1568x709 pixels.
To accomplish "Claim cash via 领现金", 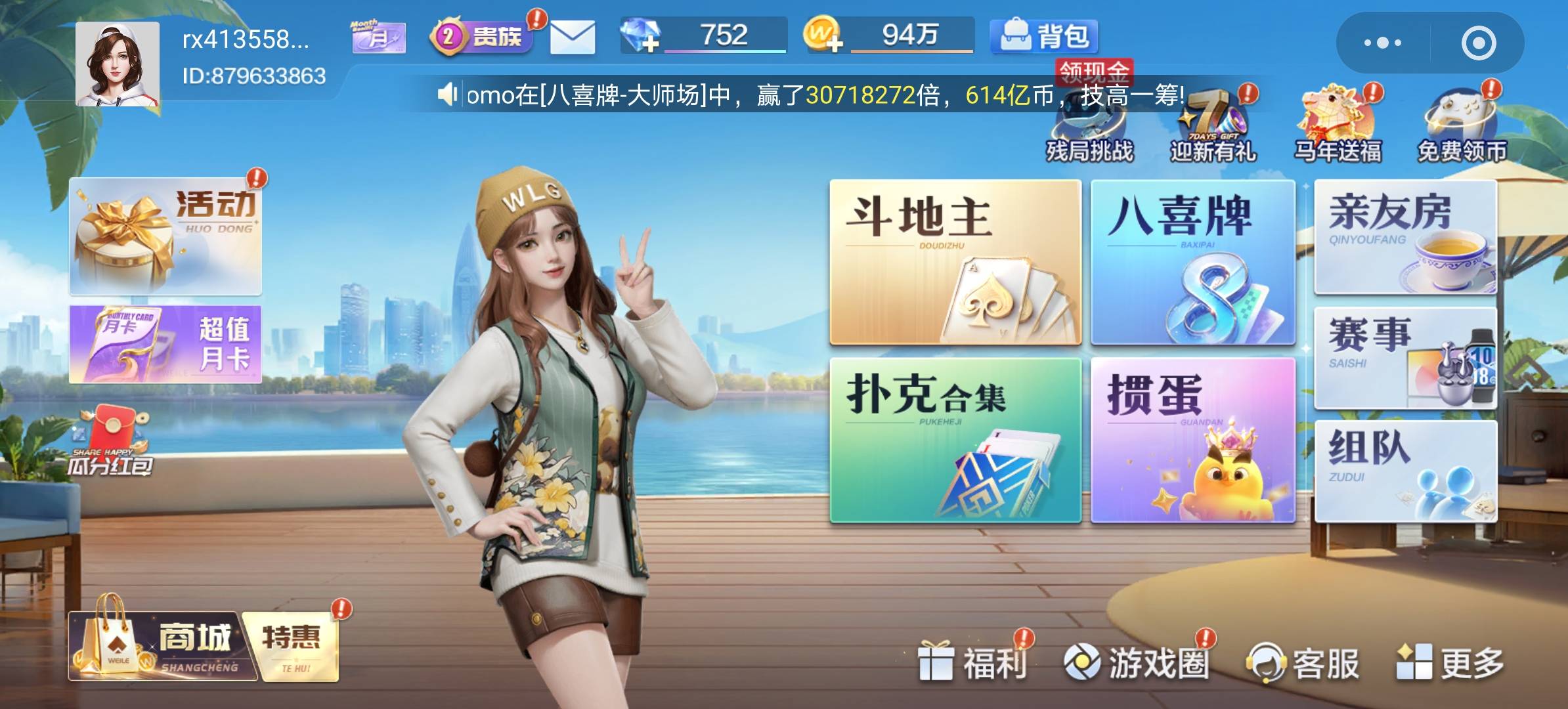I will (1095, 72).
